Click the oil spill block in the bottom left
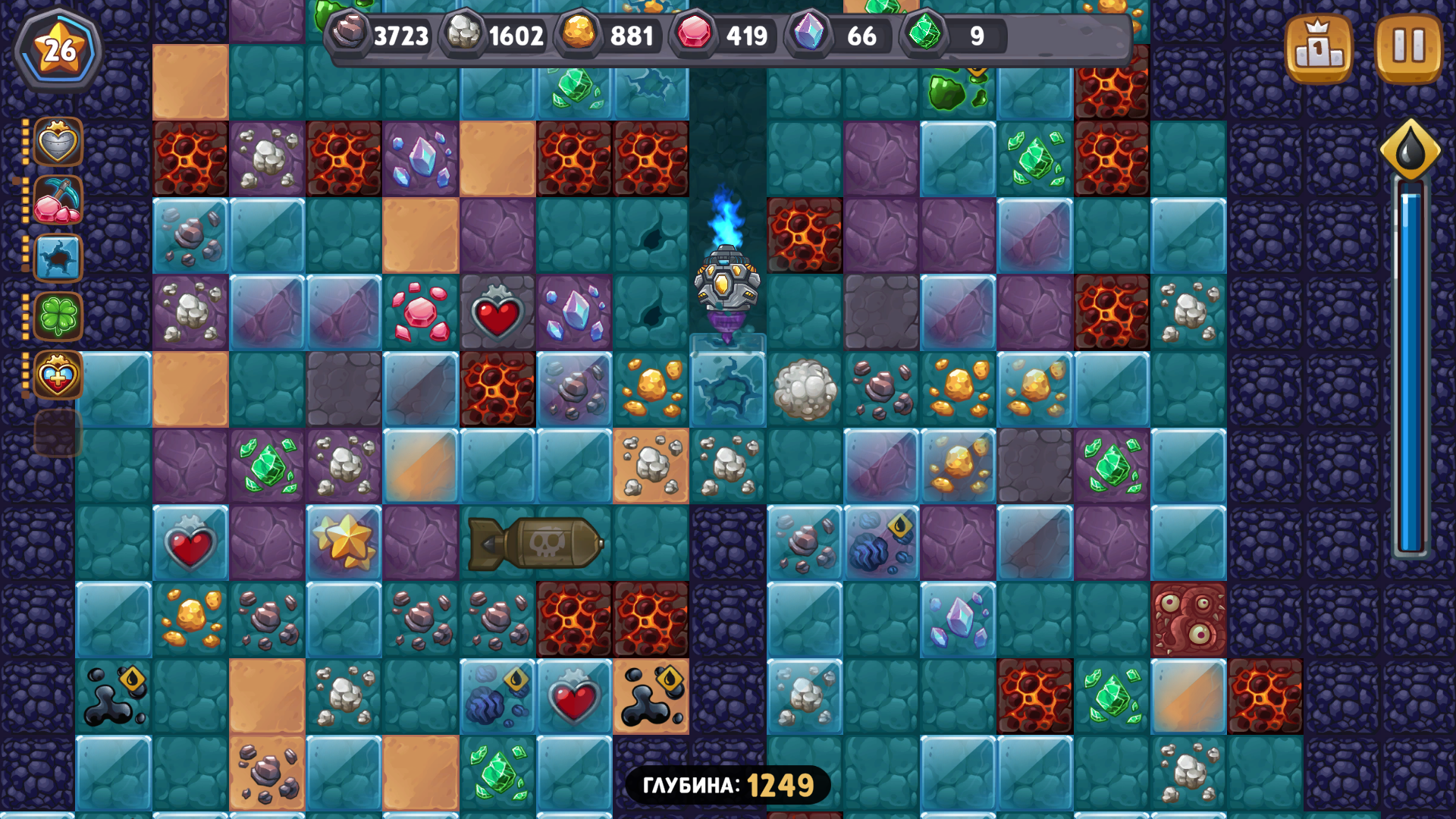The height and width of the screenshot is (819, 1456). click(112, 694)
